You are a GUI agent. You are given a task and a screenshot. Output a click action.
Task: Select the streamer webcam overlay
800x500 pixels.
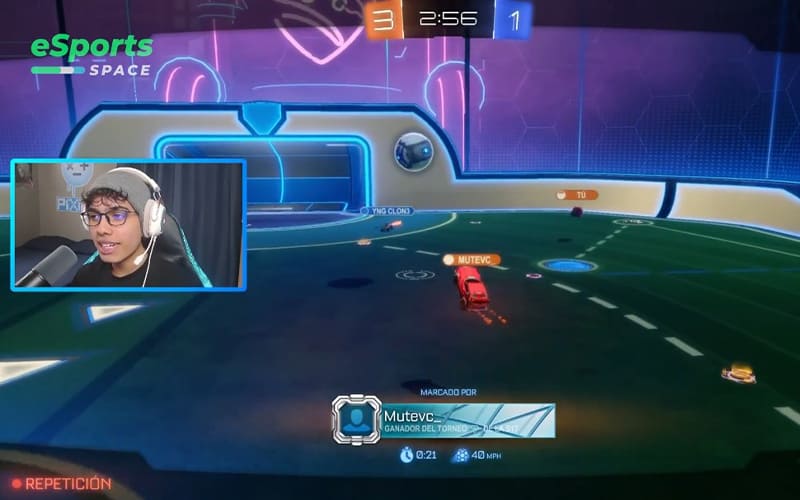tap(128, 225)
